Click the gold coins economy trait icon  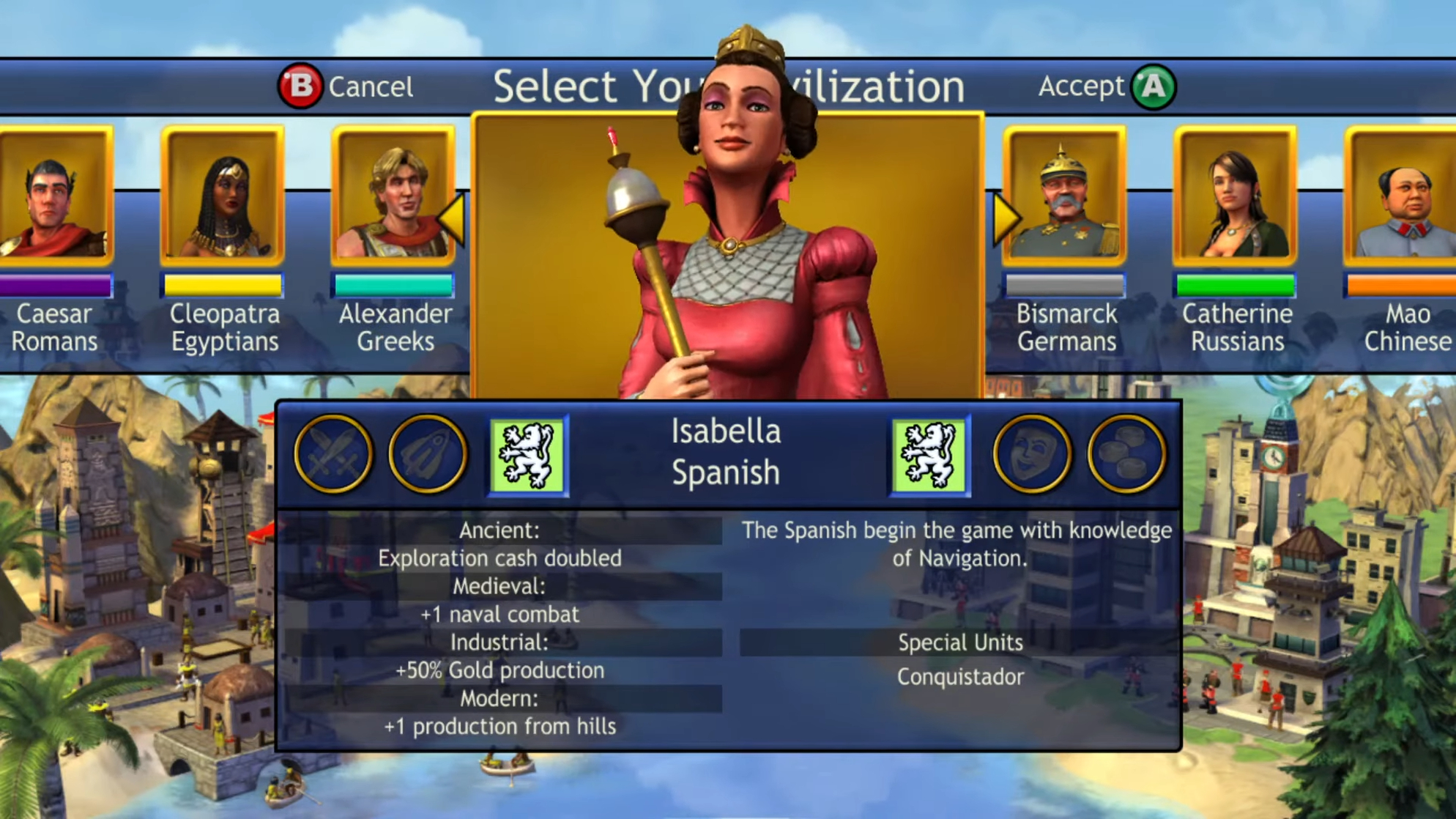coord(1126,454)
